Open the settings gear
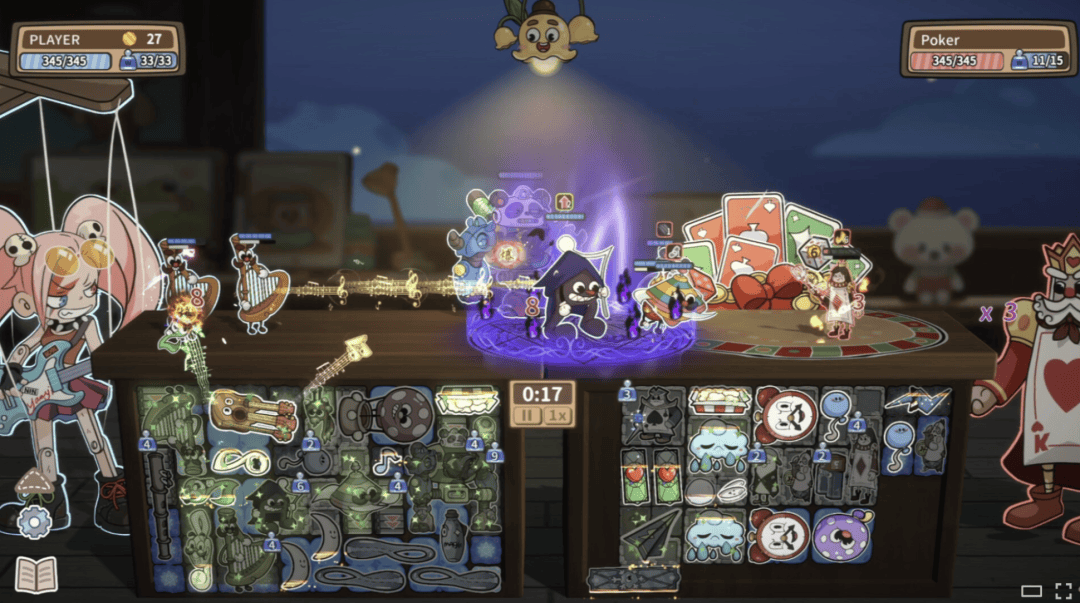1080x603 pixels. 34,521
